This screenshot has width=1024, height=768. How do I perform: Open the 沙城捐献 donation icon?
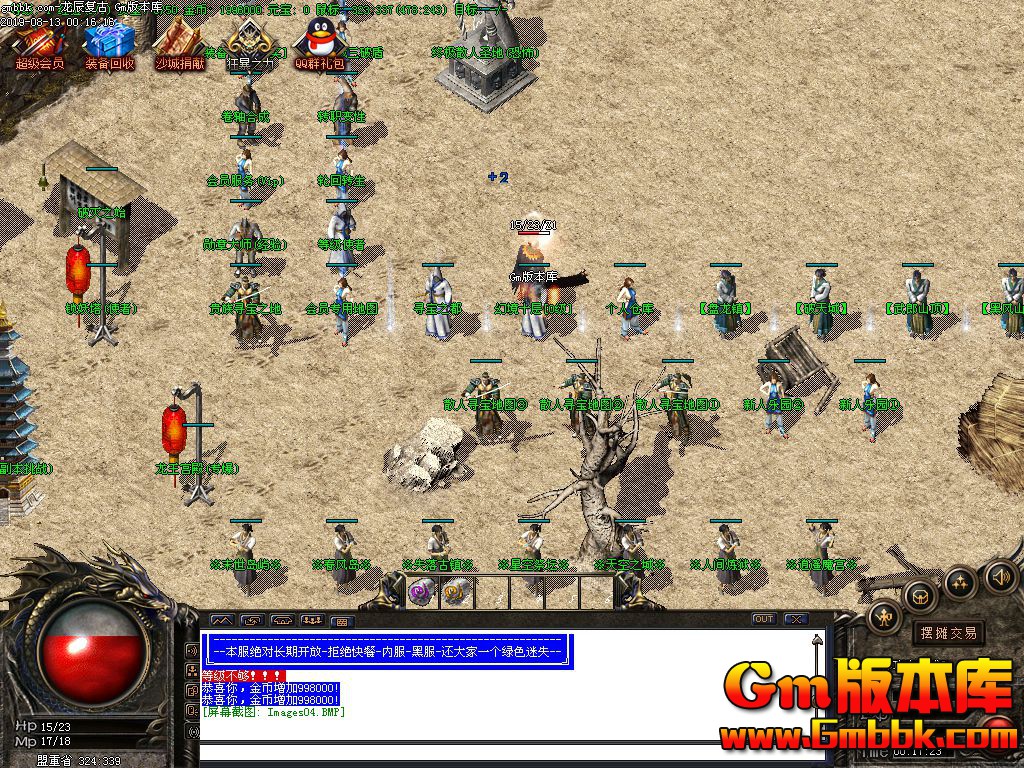(179, 45)
